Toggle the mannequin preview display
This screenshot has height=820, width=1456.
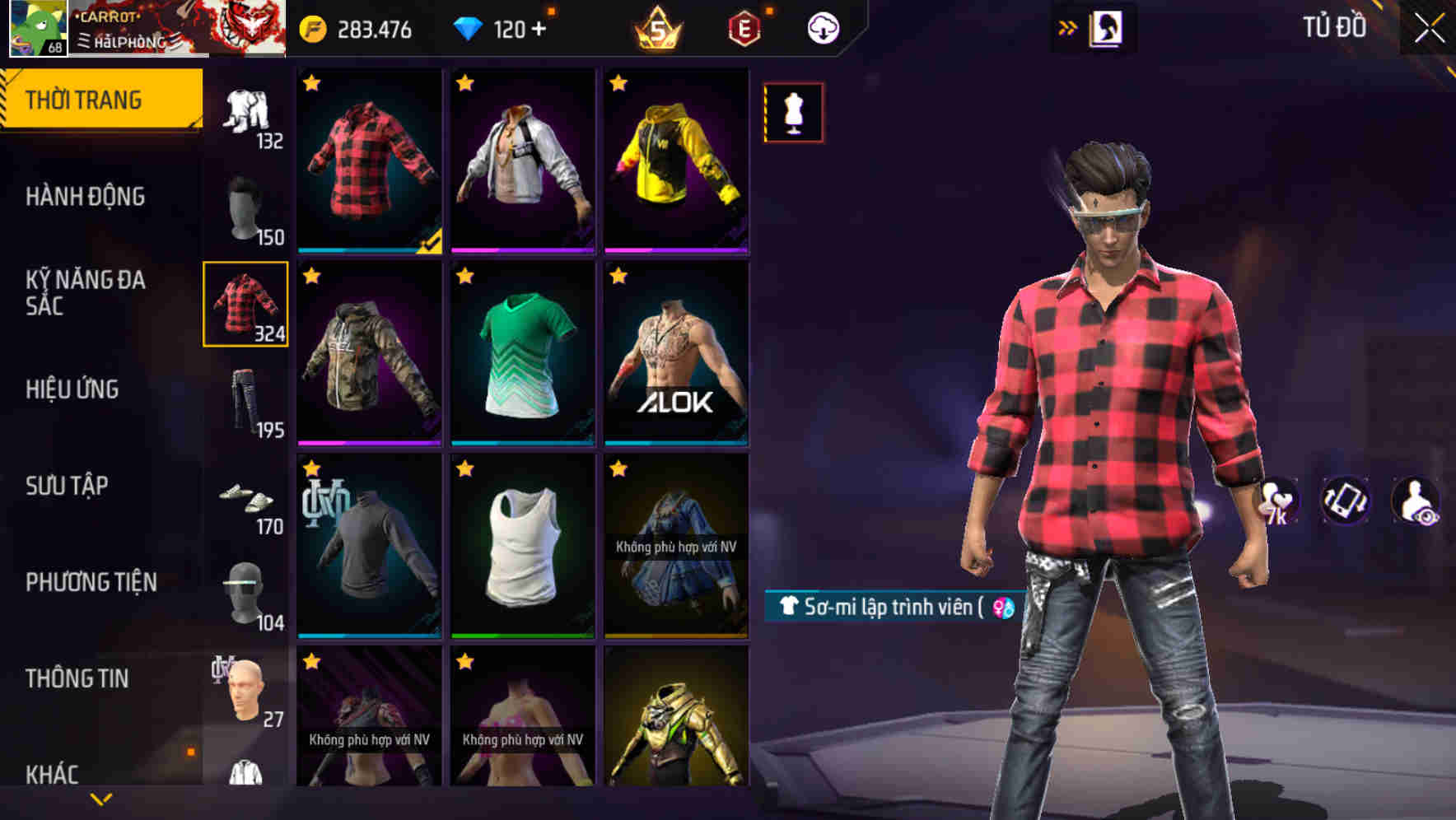tap(791, 112)
